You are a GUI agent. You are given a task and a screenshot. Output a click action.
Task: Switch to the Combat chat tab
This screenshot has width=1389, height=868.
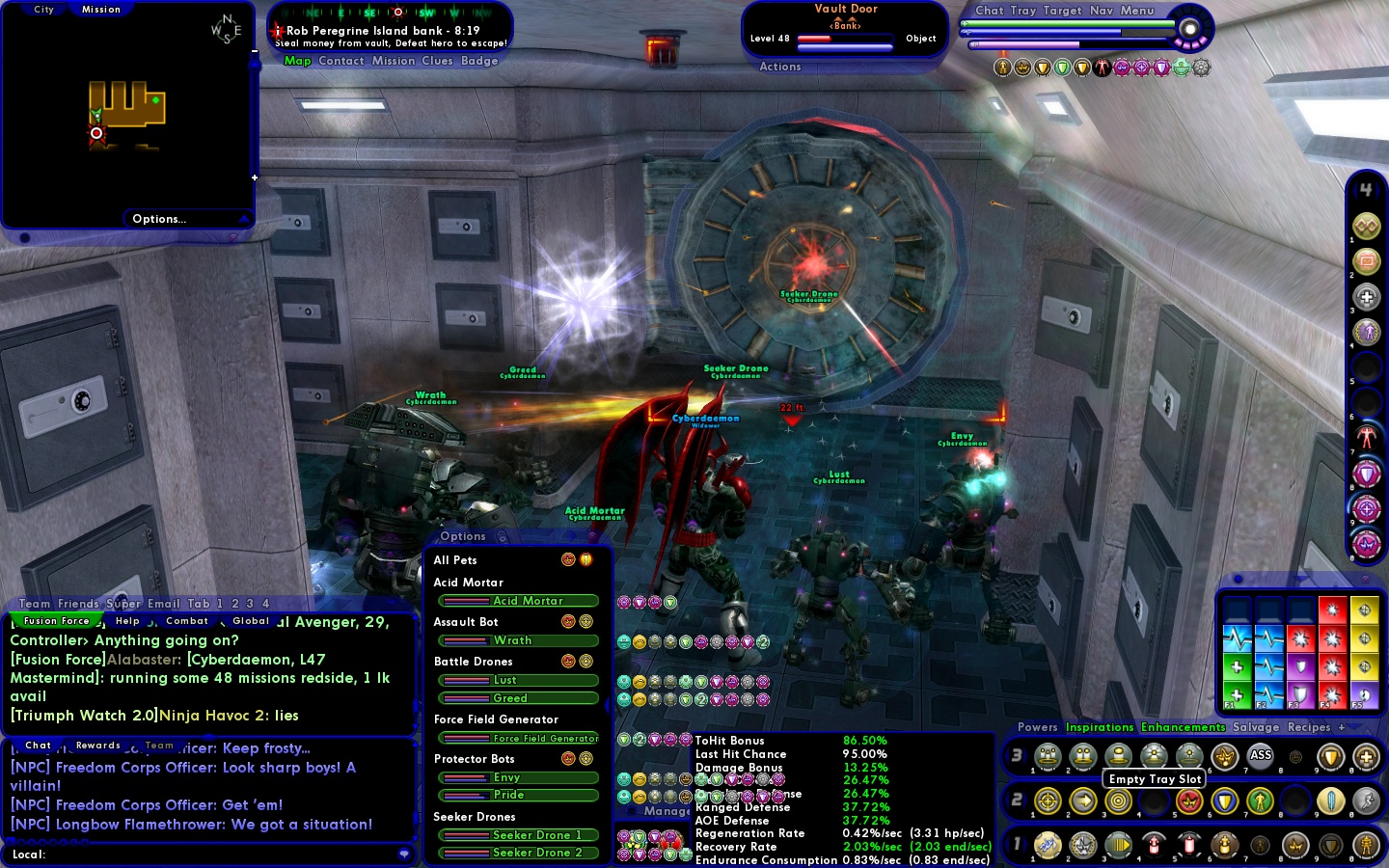pyautogui.click(x=187, y=621)
